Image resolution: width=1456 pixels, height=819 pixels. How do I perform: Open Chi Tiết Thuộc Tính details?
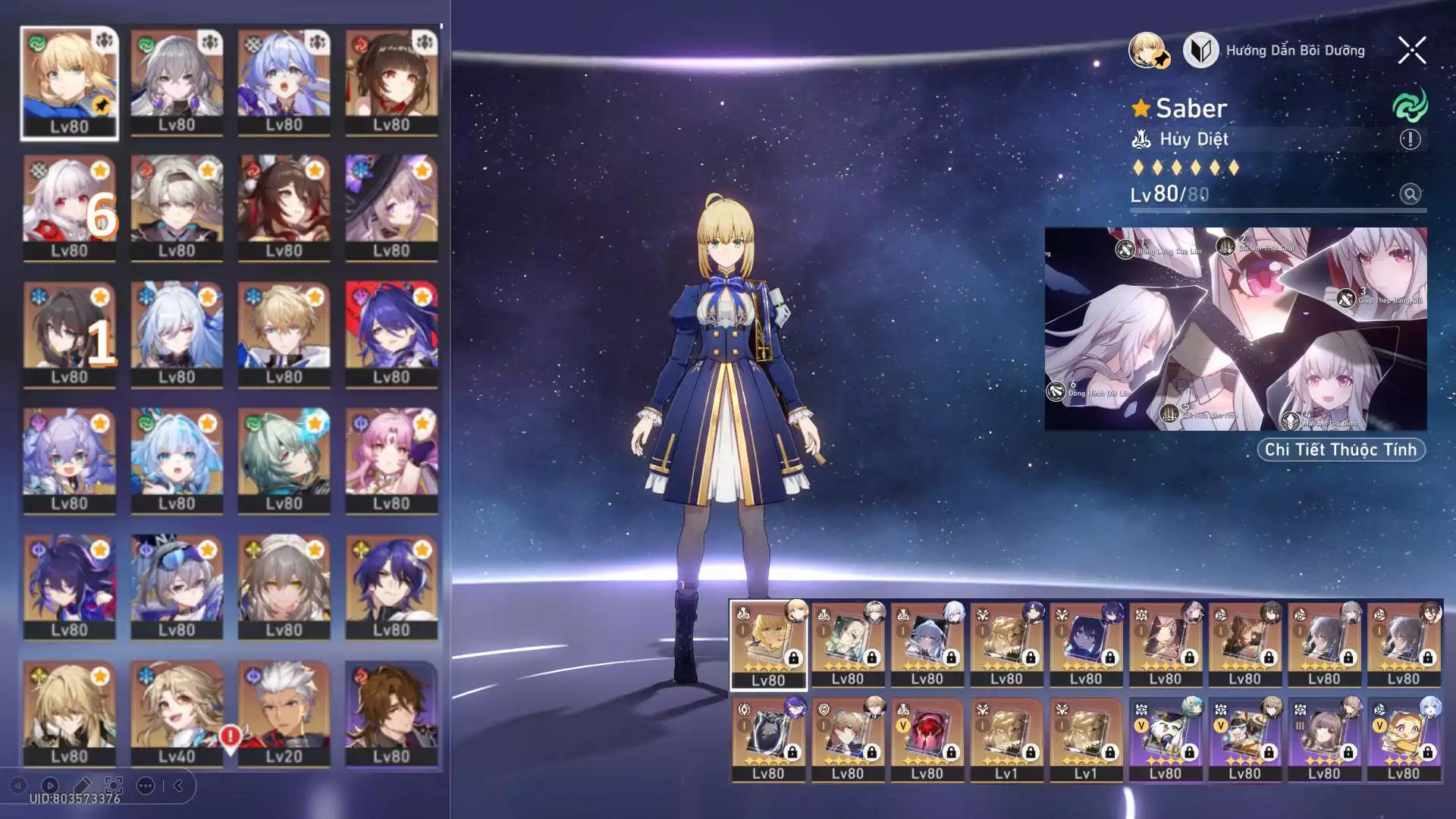click(x=1341, y=450)
